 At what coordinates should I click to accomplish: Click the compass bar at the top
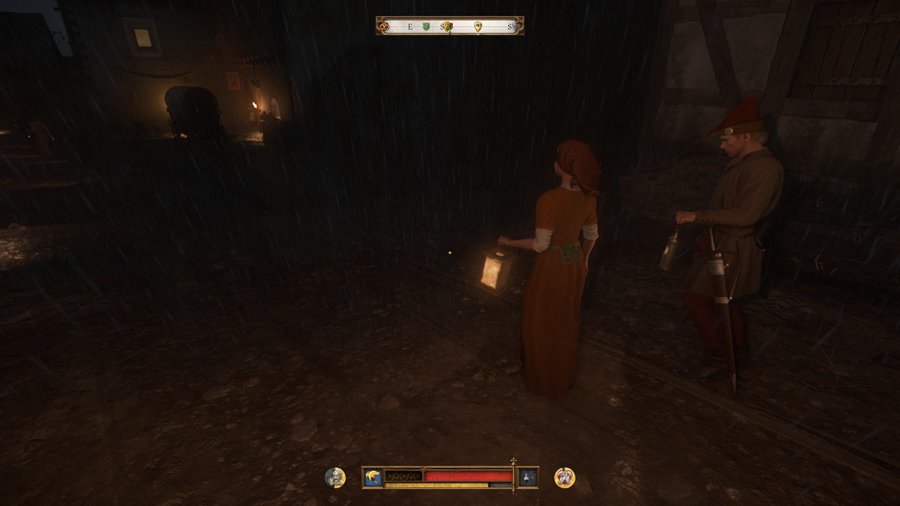point(450,26)
